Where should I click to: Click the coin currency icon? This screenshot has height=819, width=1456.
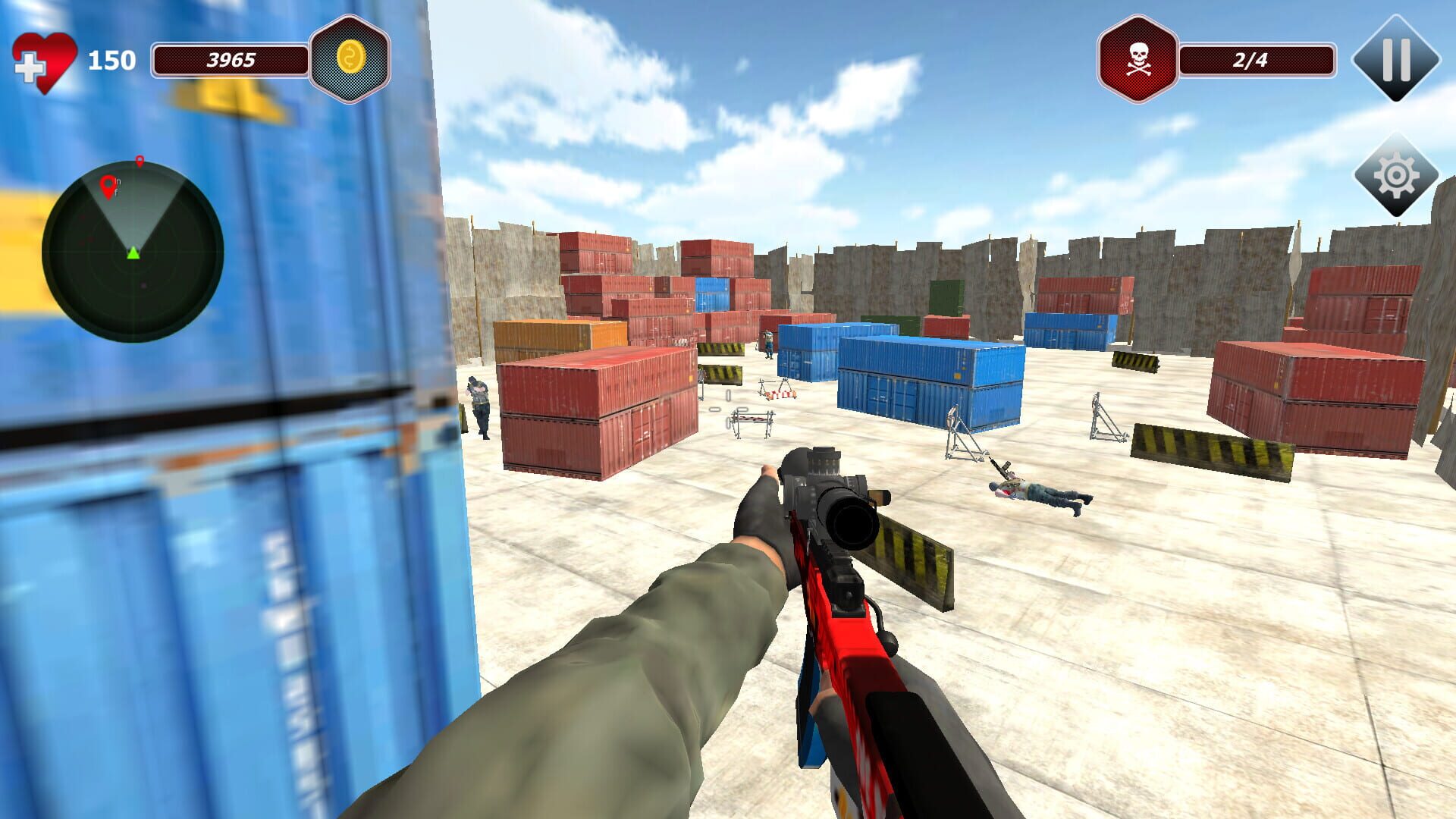click(350, 55)
